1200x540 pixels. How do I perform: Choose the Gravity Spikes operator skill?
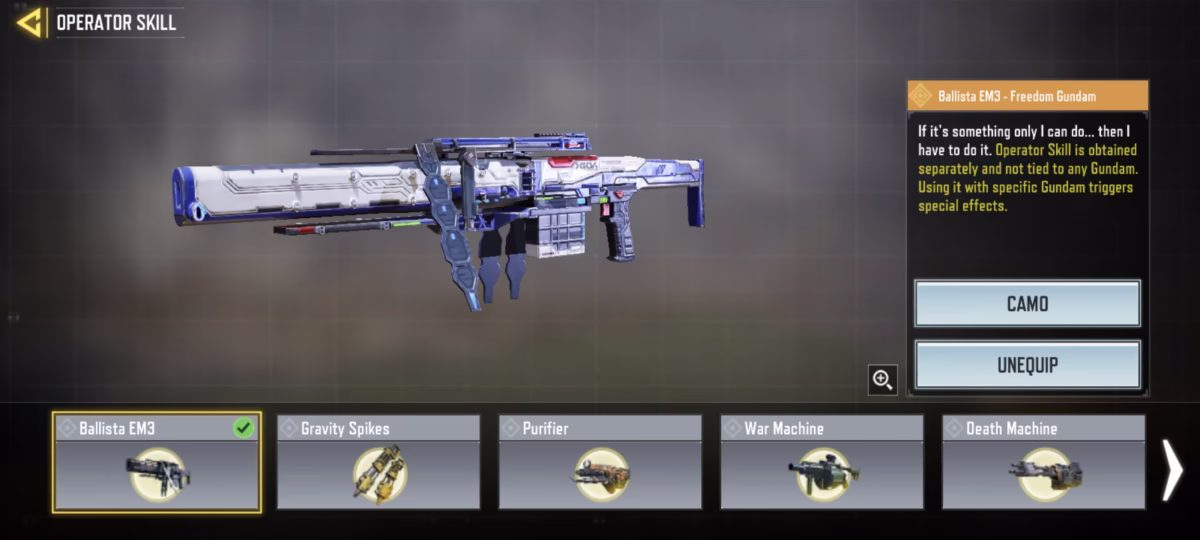pos(378,462)
